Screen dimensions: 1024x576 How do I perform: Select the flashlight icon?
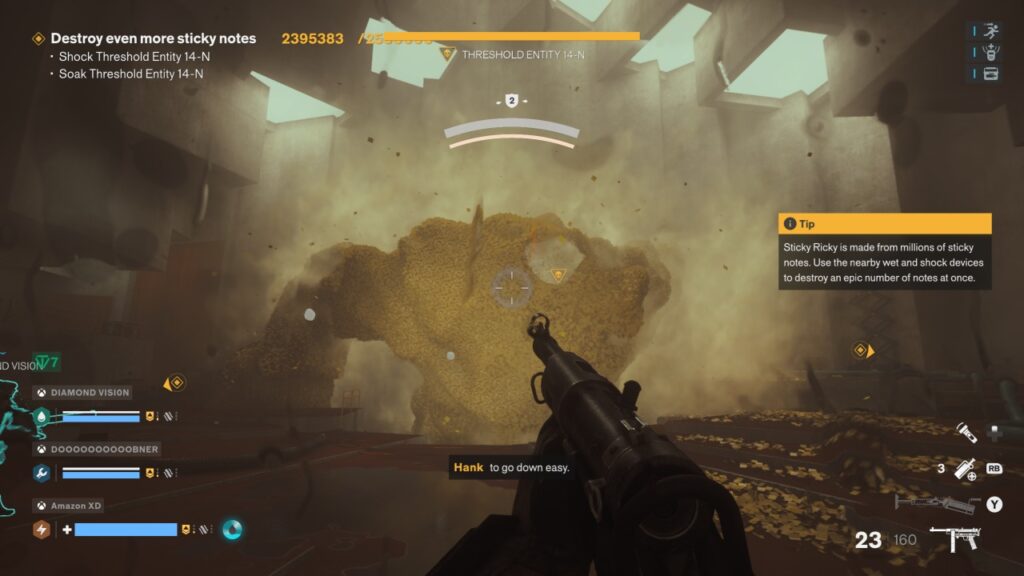(x=965, y=432)
